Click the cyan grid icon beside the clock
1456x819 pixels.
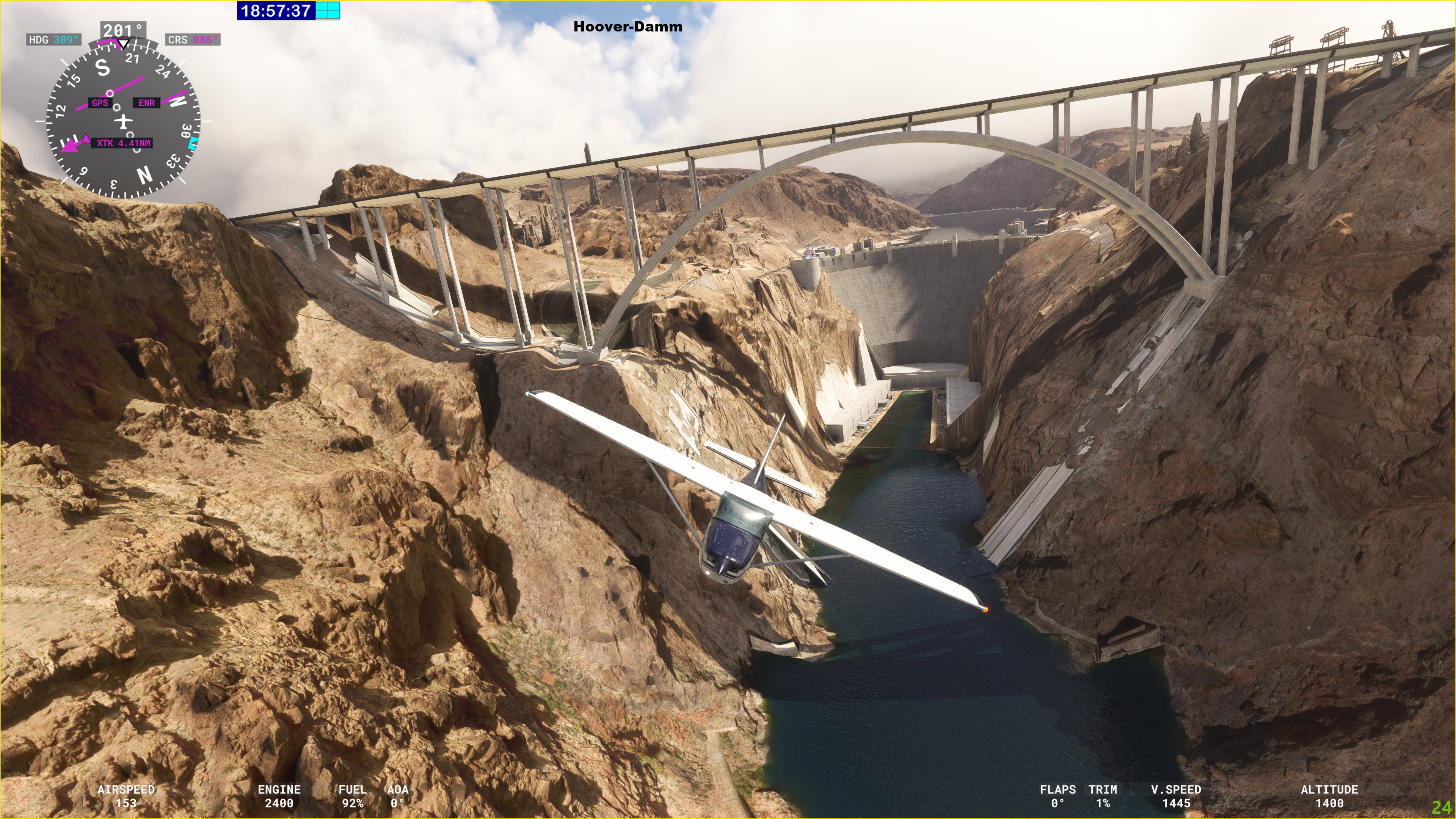point(328,10)
